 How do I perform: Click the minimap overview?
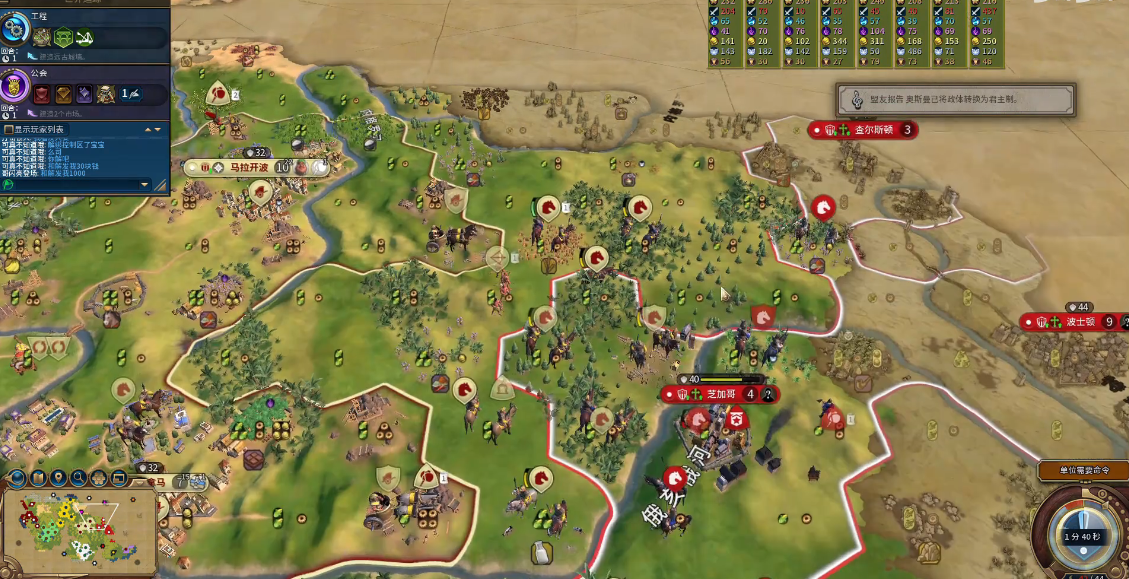coord(78,528)
